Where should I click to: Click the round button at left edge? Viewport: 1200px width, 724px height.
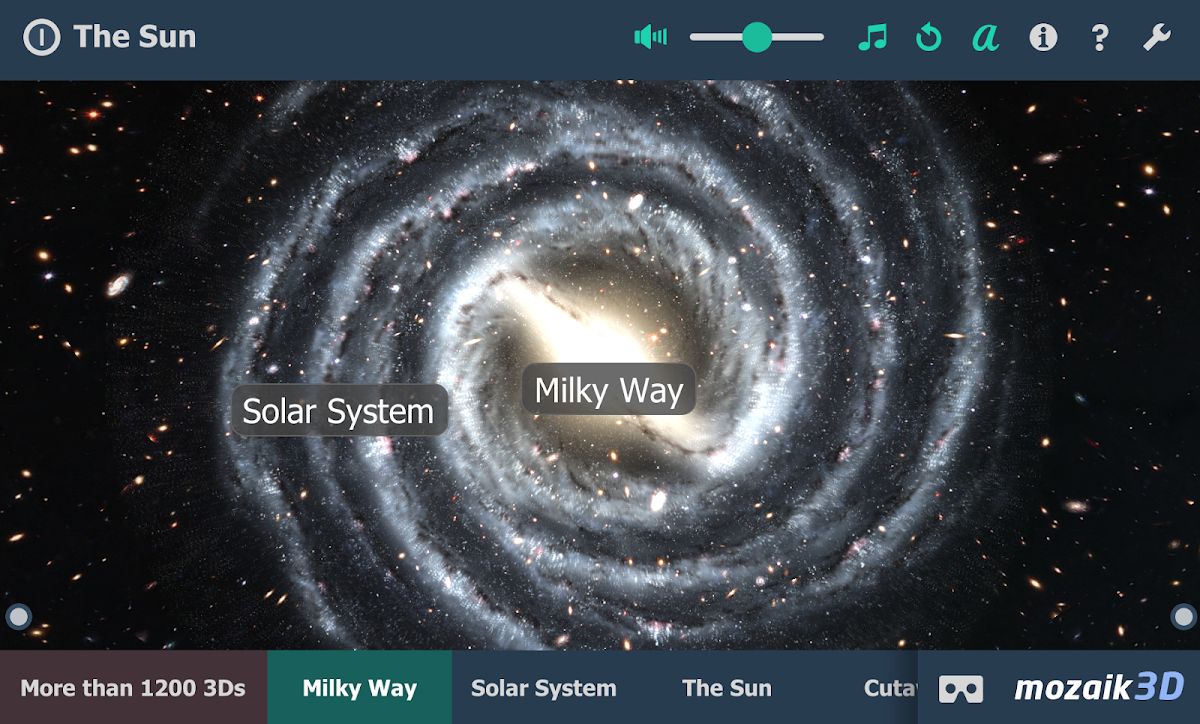point(18,616)
